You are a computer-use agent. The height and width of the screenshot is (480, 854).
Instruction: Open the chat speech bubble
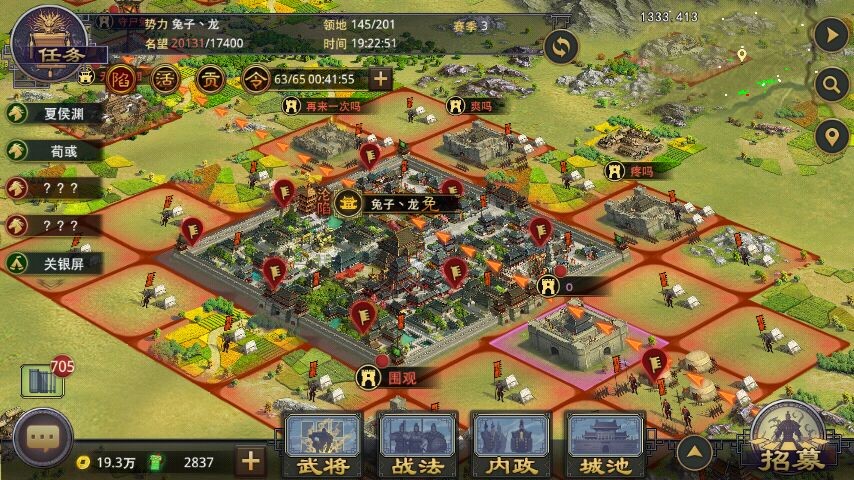click(41, 438)
